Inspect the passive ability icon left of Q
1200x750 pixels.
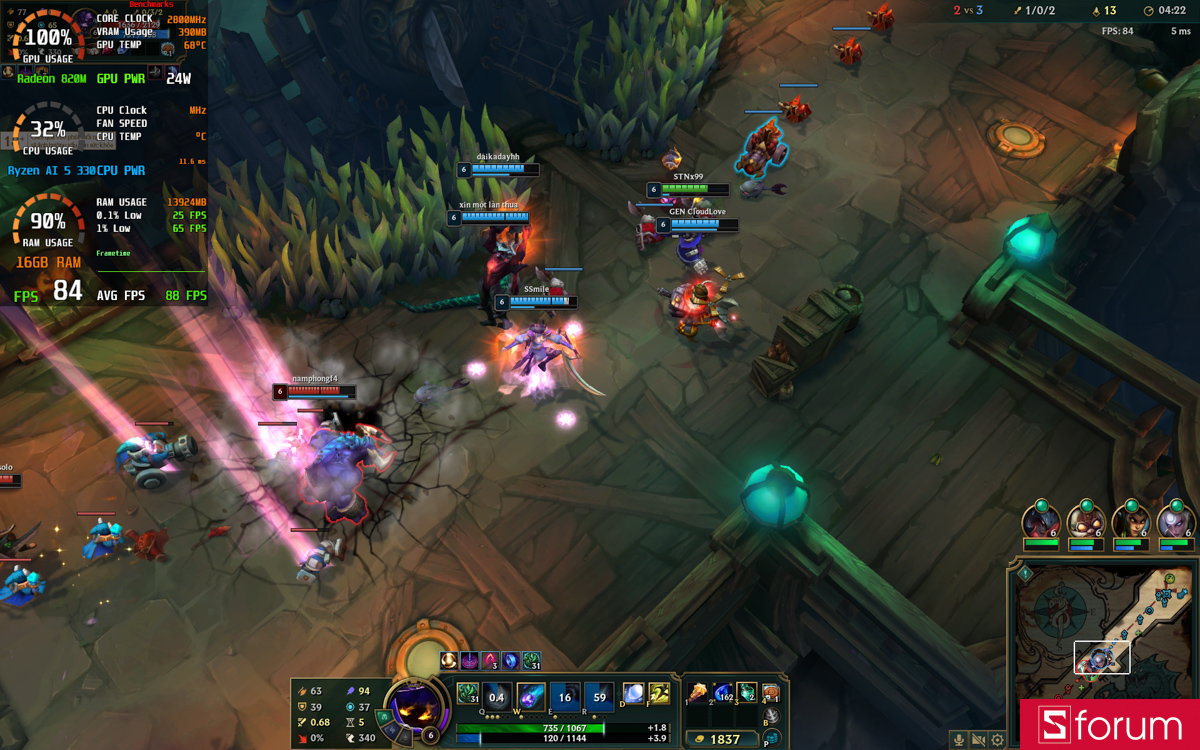[x=467, y=692]
